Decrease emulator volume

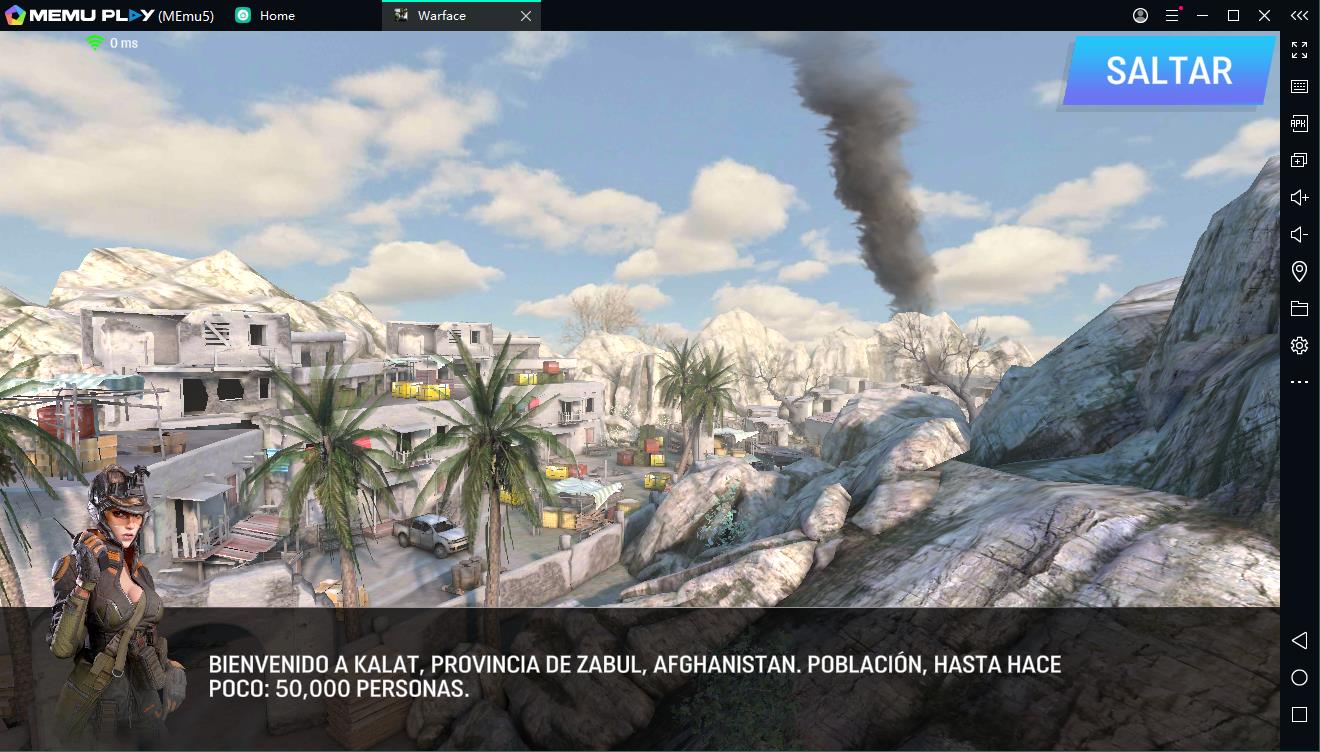pos(1298,233)
